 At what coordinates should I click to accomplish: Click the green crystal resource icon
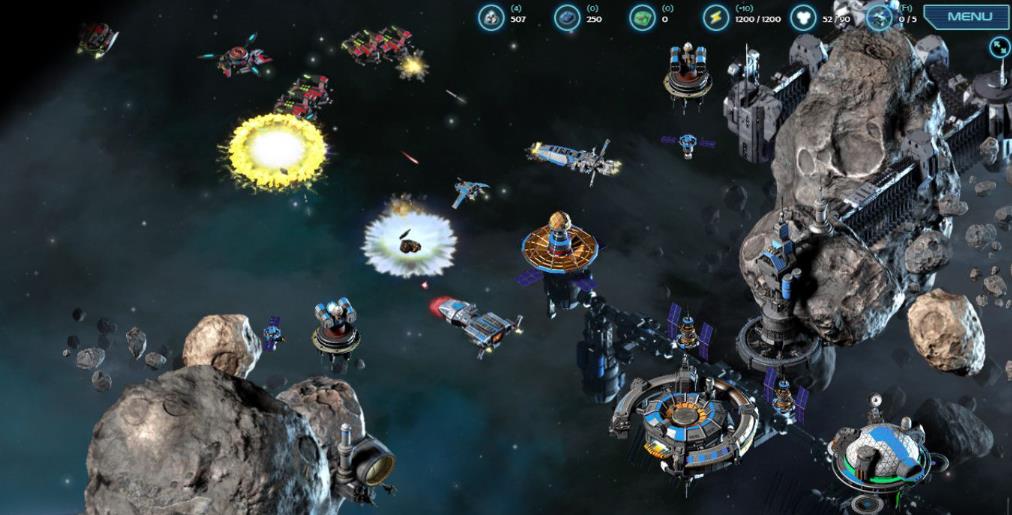pyautogui.click(x=642, y=17)
